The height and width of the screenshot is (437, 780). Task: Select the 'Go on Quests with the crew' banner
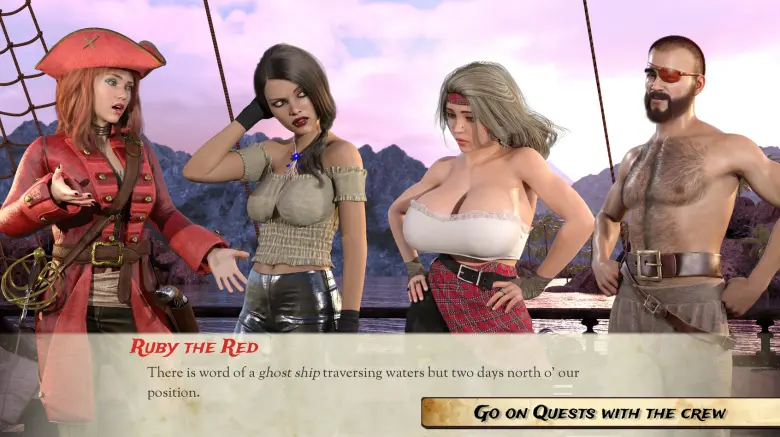[x=600, y=412]
